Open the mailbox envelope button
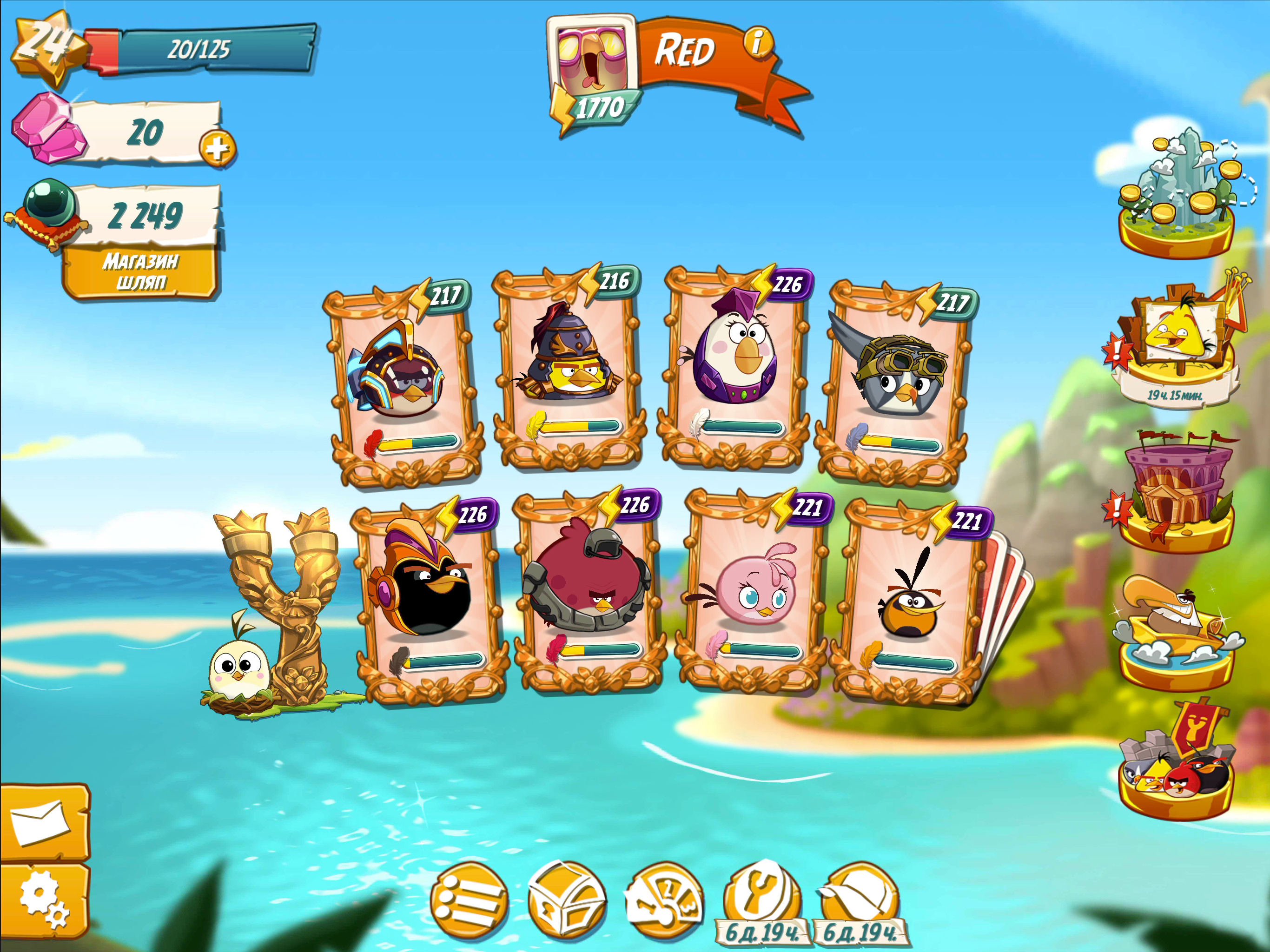Image resolution: width=1270 pixels, height=952 pixels. point(44,823)
